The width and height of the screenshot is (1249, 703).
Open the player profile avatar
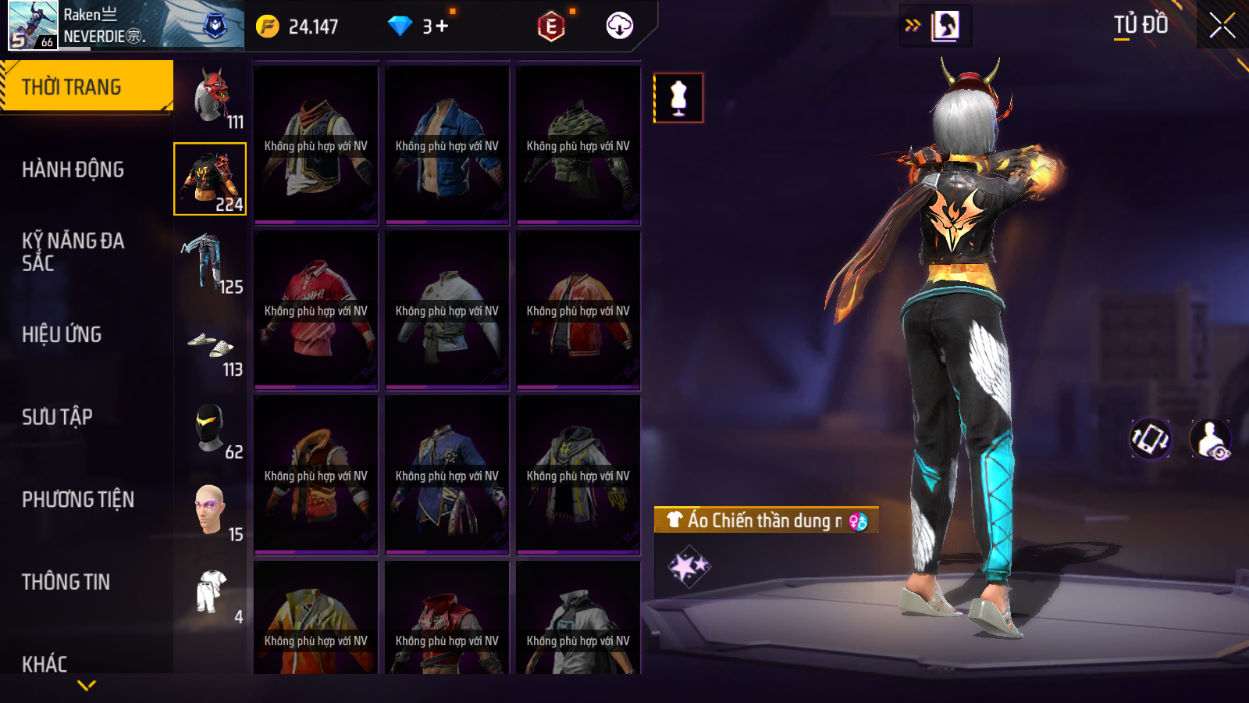pyautogui.click(x=33, y=25)
